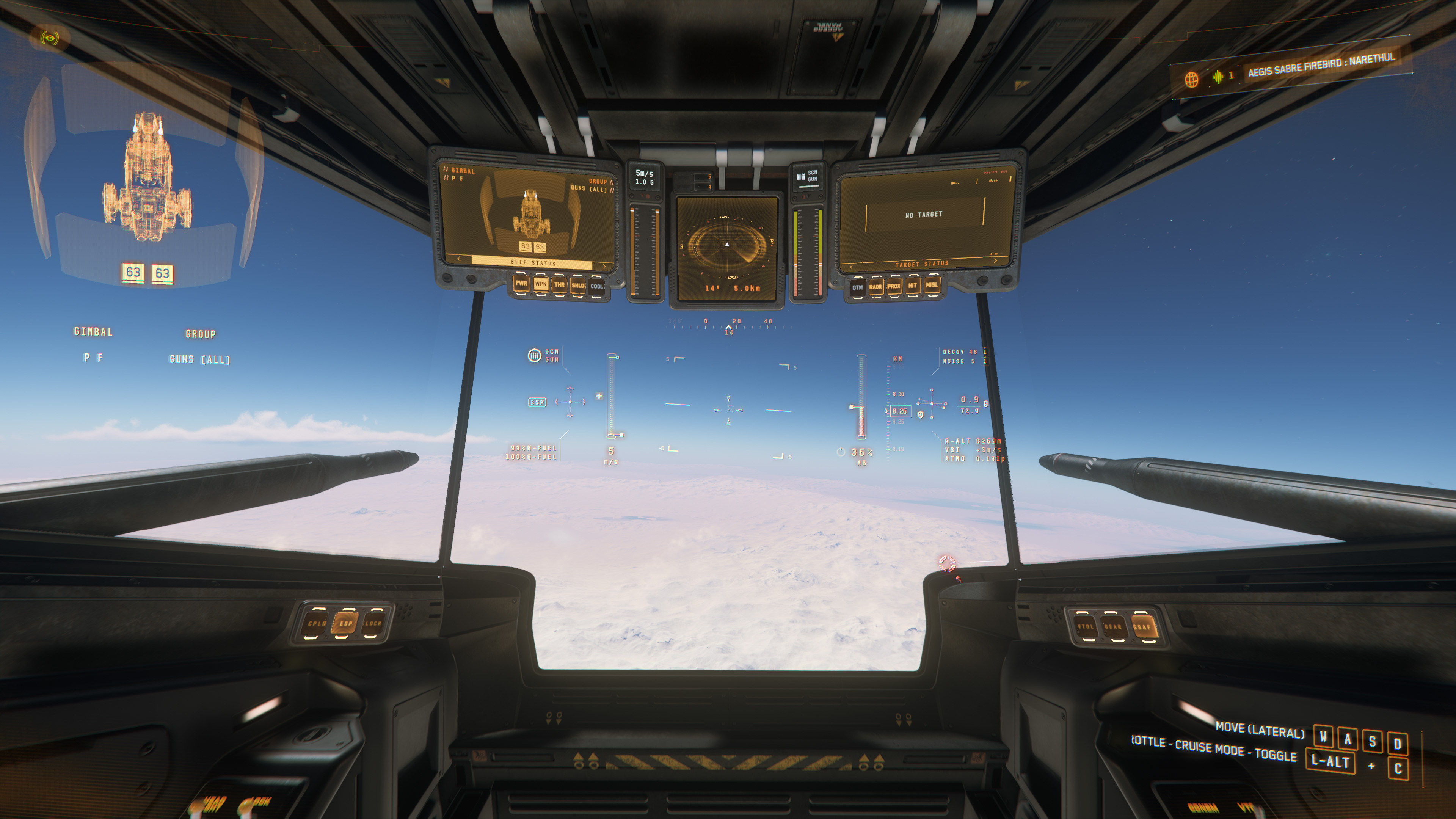The width and height of the screenshot is (1456, 819).
Task: Enable VTOL mode on the console
Action: (x=1085, y=626)
